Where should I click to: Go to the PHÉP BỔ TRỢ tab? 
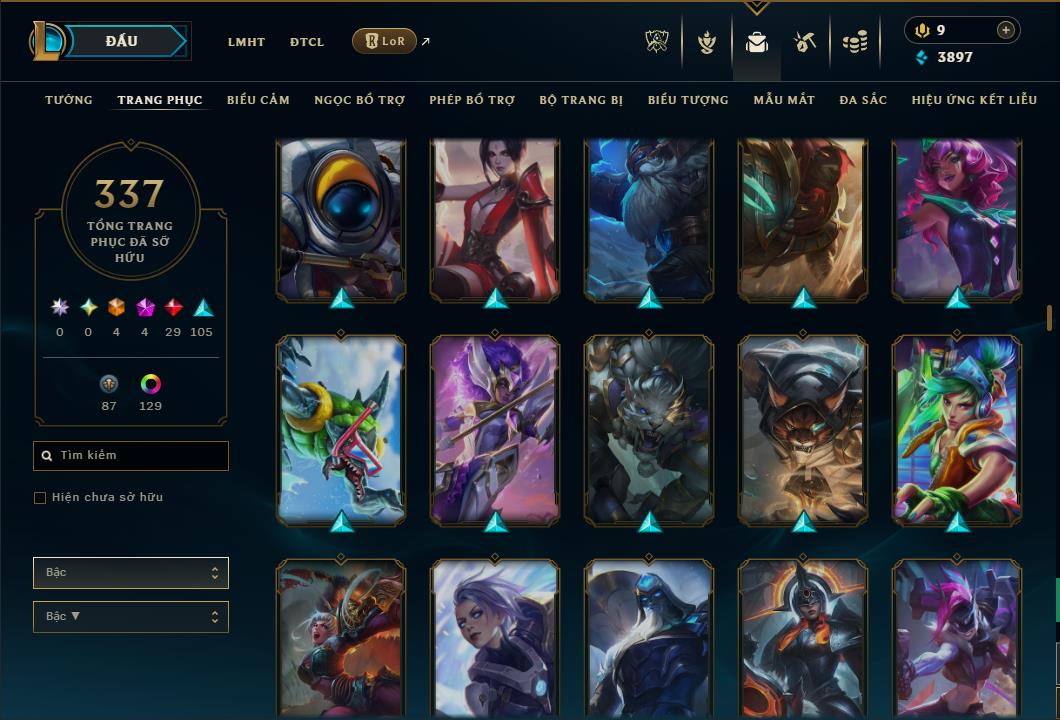tap(472, 100)
